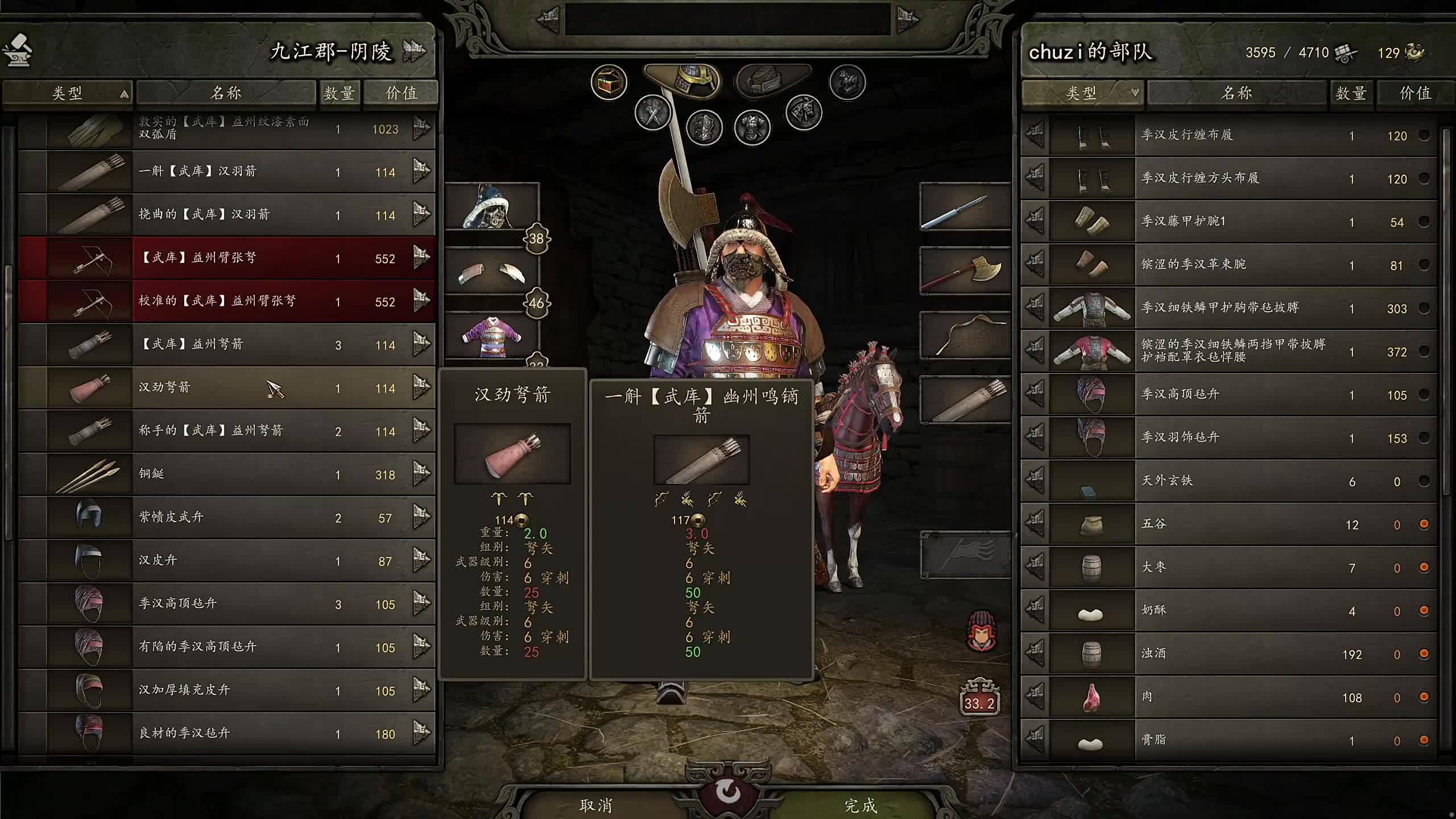Sort the party inventory by 数量

pyautogui.click(x=1351, y=93)
